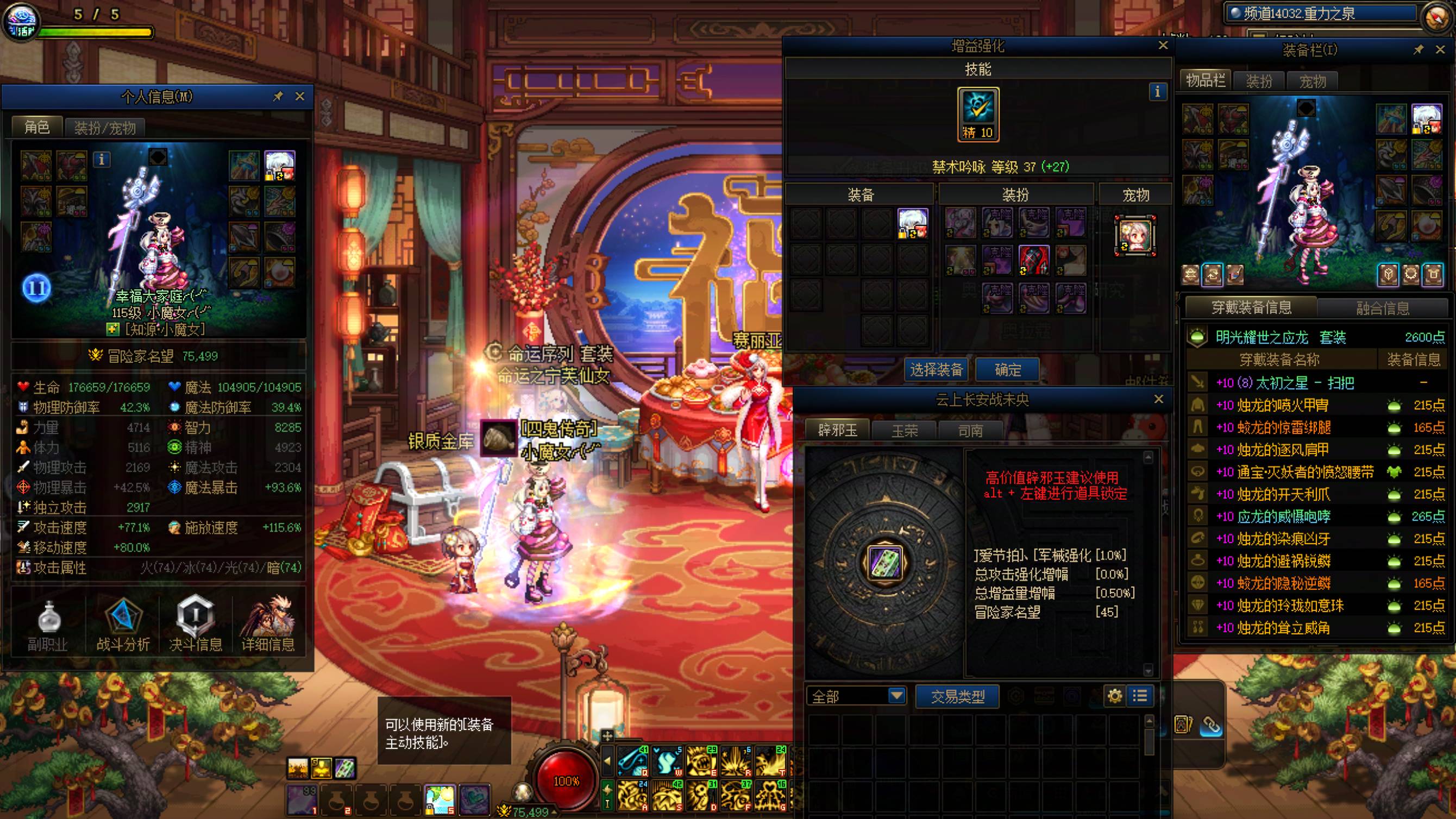Close the 个人信息 character window
Screen dimensions: 1456x819
[x=300, y=97]
